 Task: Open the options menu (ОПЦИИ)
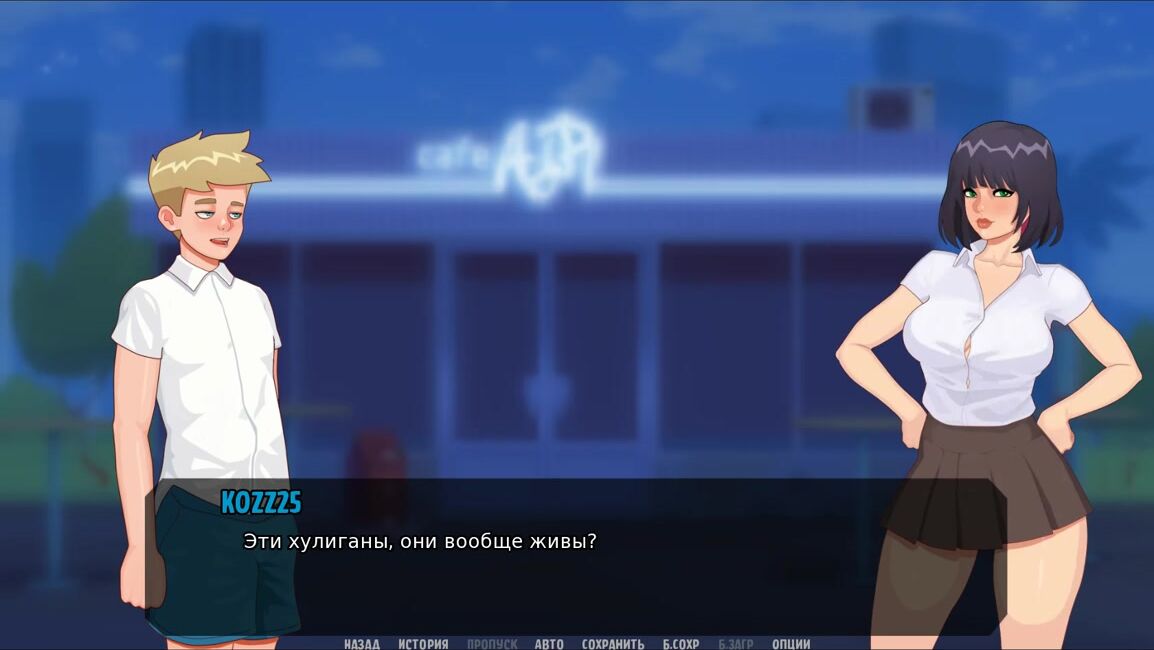[791, 644]
